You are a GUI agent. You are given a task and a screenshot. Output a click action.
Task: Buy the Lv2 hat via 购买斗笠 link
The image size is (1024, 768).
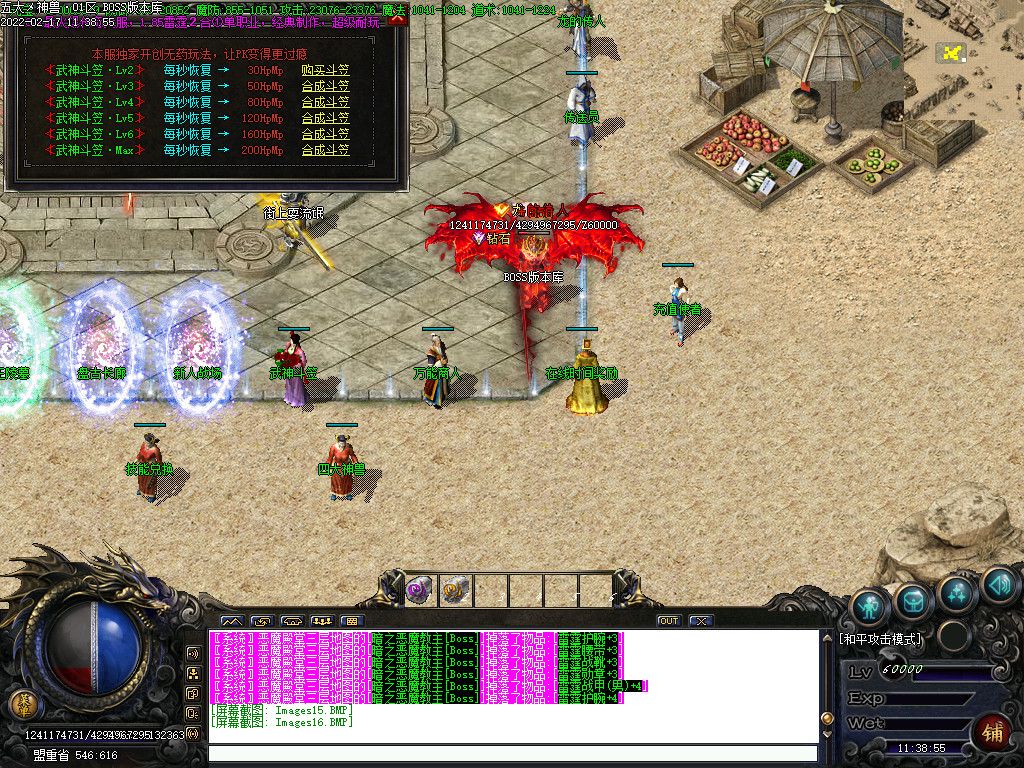pos(325,70)
